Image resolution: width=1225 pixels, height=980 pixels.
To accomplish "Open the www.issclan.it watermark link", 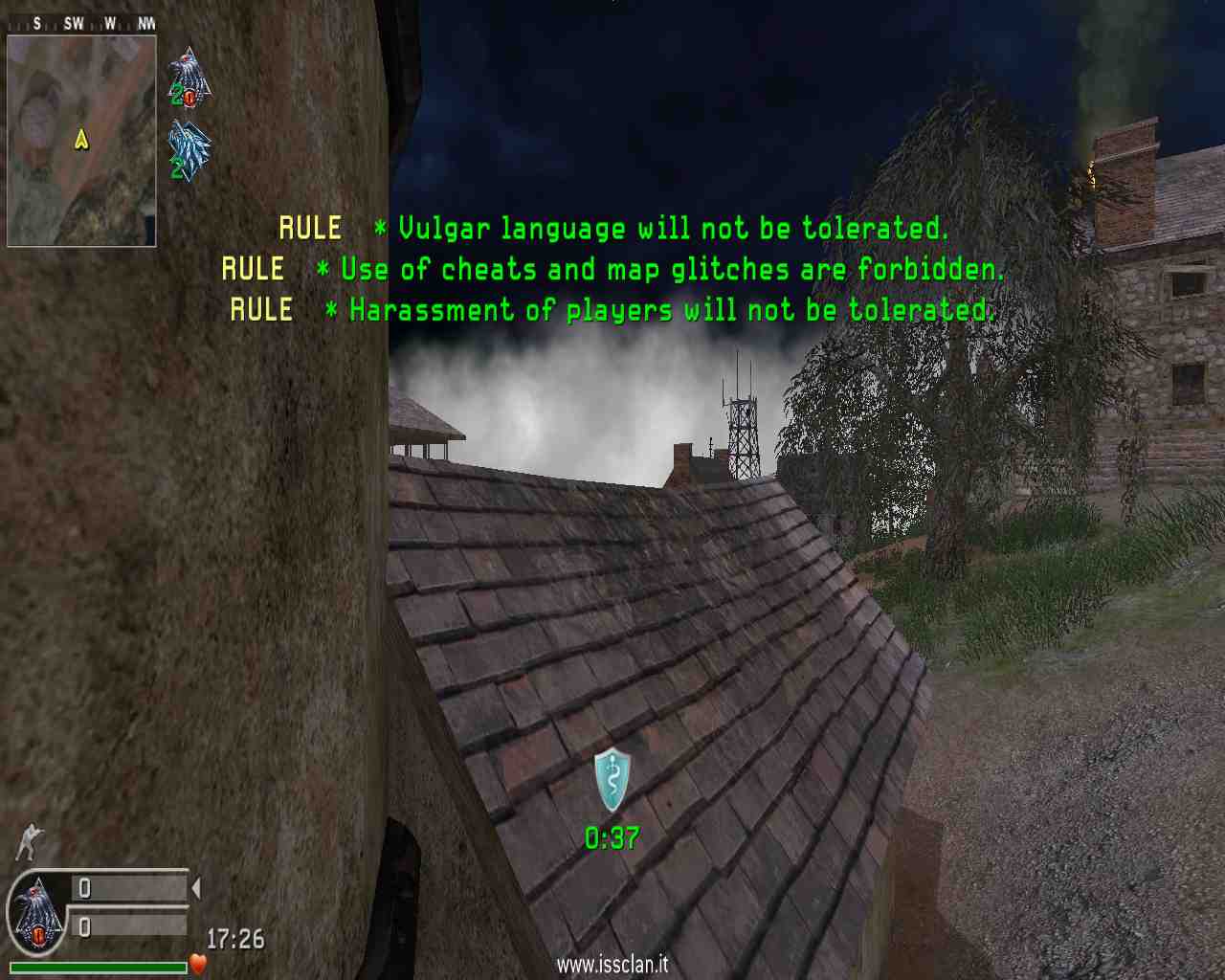I will point(612,965).
